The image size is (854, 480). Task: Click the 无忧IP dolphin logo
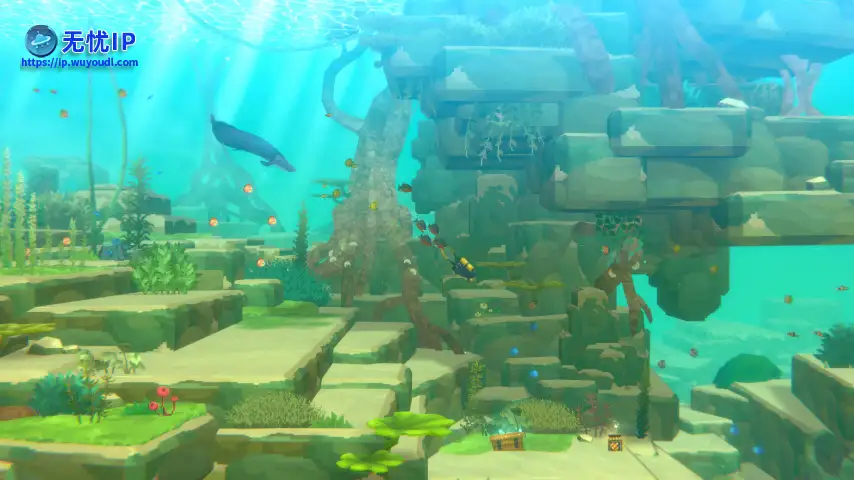point(41,40)
